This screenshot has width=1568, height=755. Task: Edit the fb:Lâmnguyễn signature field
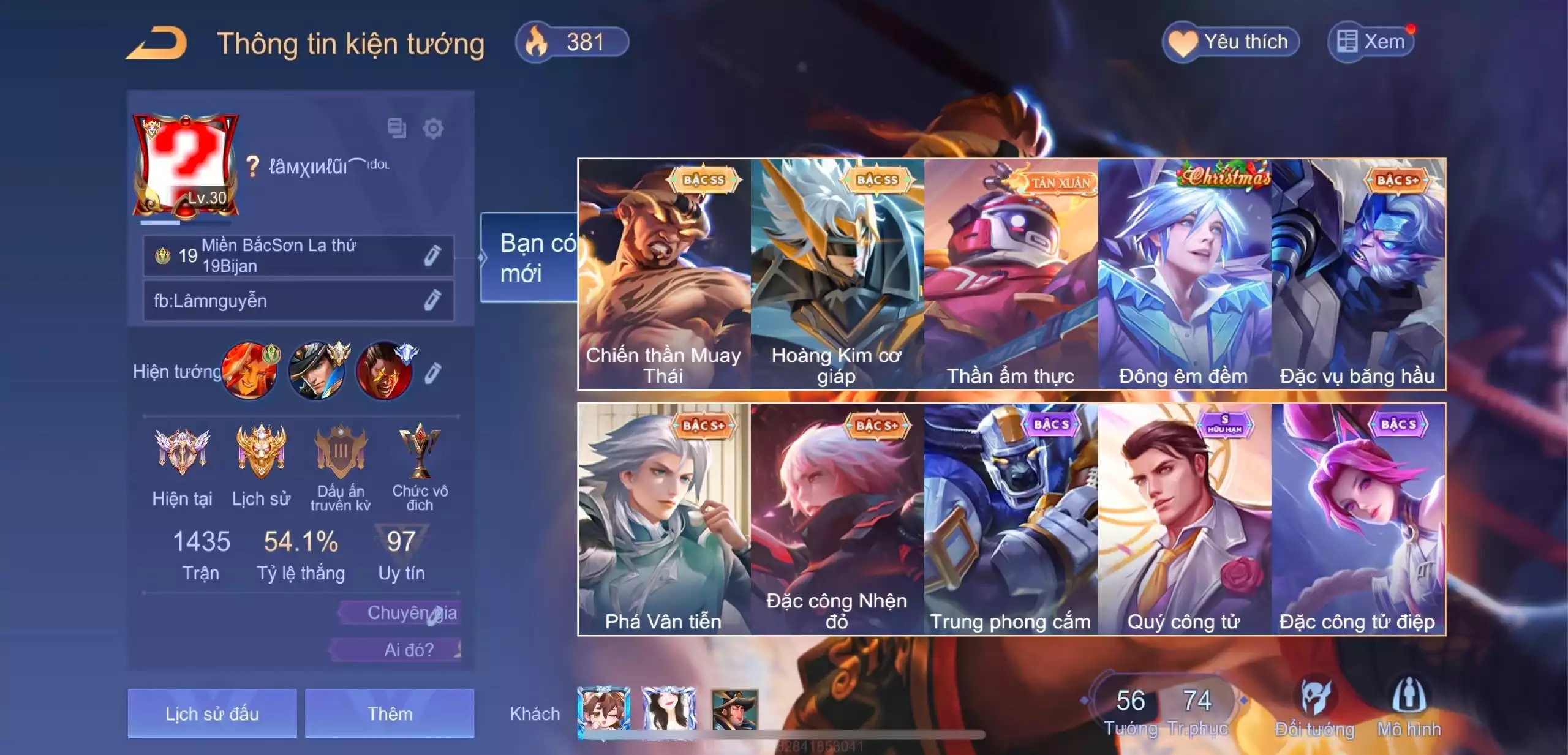click(432, 301)
